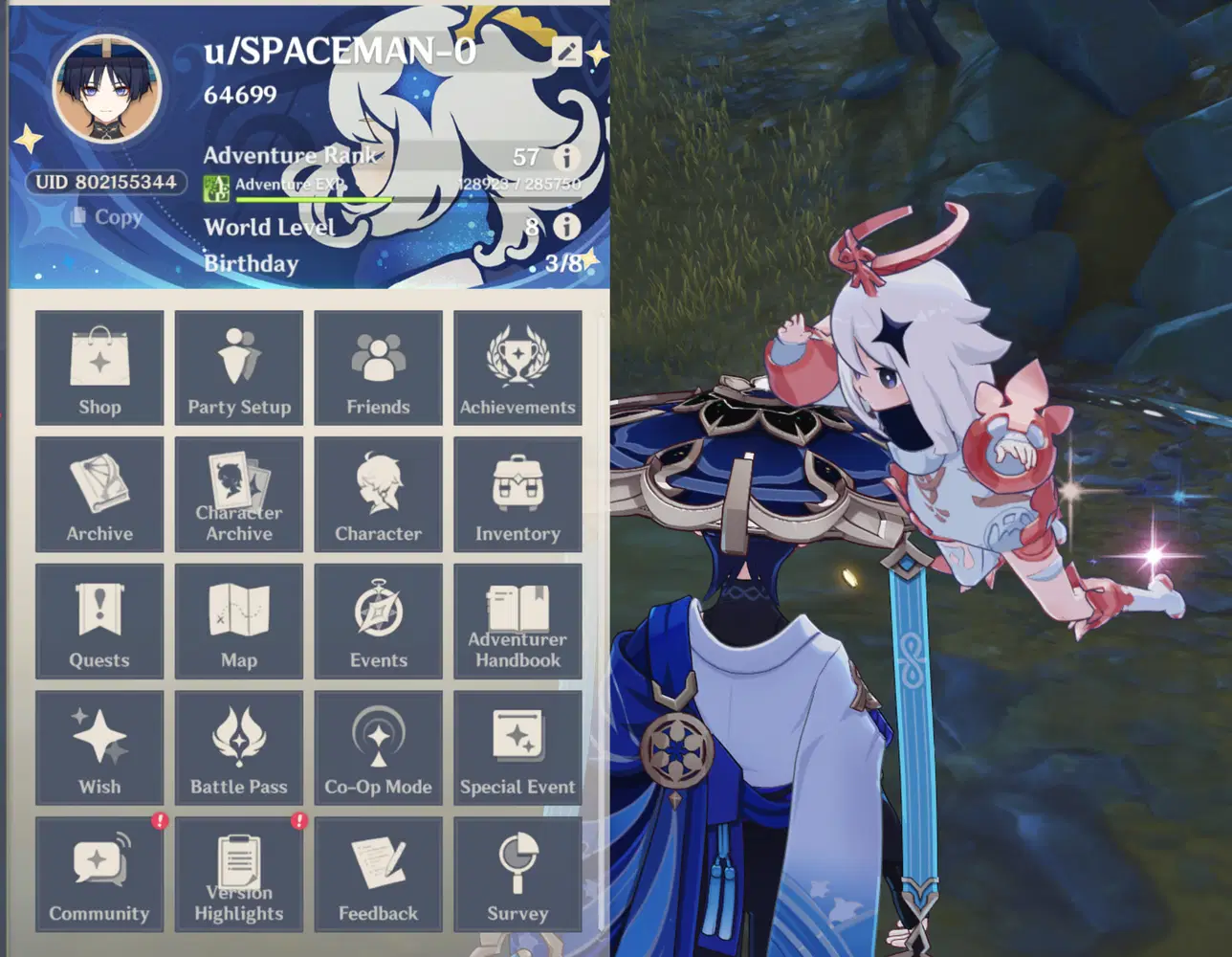Open the Special Event page

tap(518, 746)
